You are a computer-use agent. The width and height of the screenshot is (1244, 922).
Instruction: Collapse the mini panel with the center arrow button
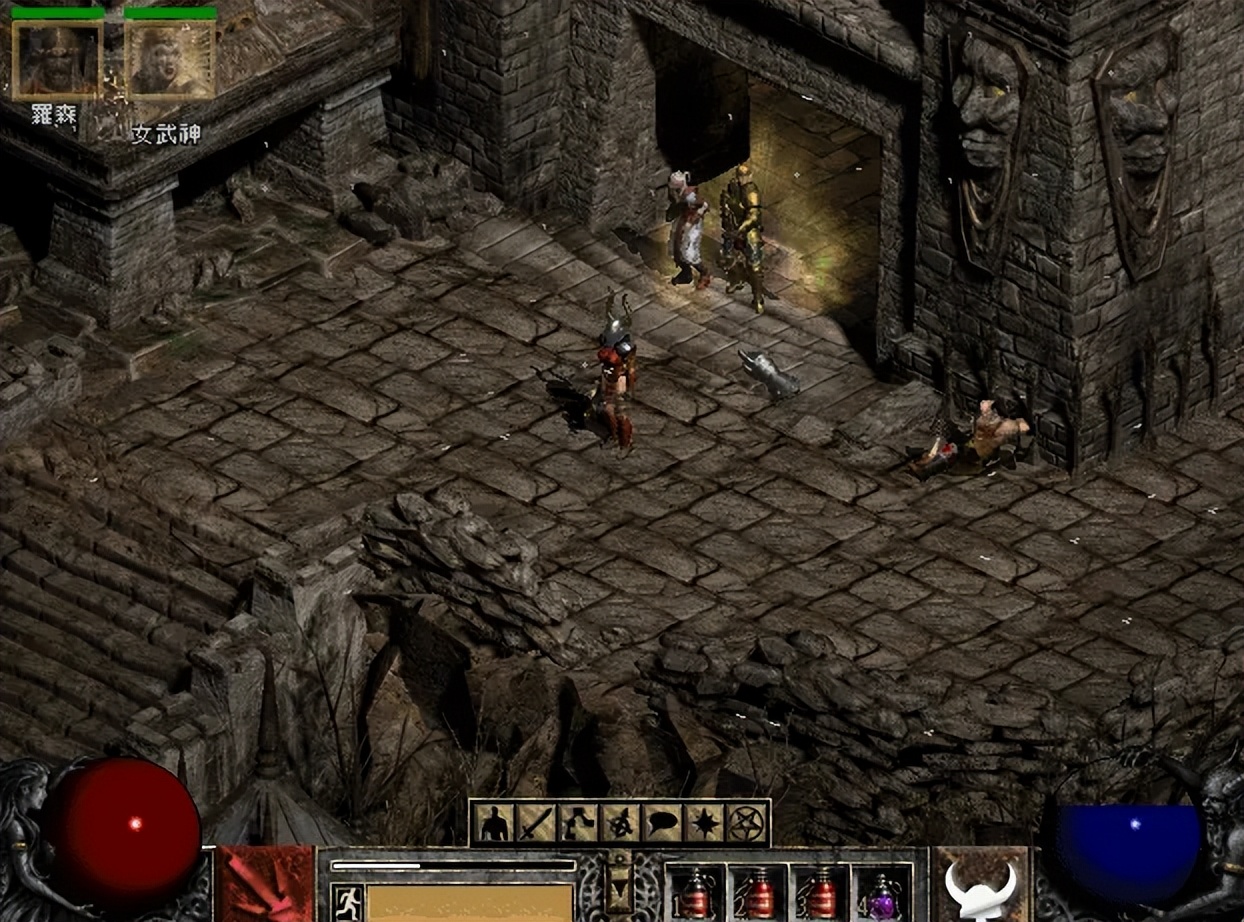click(x=620, y=880)
